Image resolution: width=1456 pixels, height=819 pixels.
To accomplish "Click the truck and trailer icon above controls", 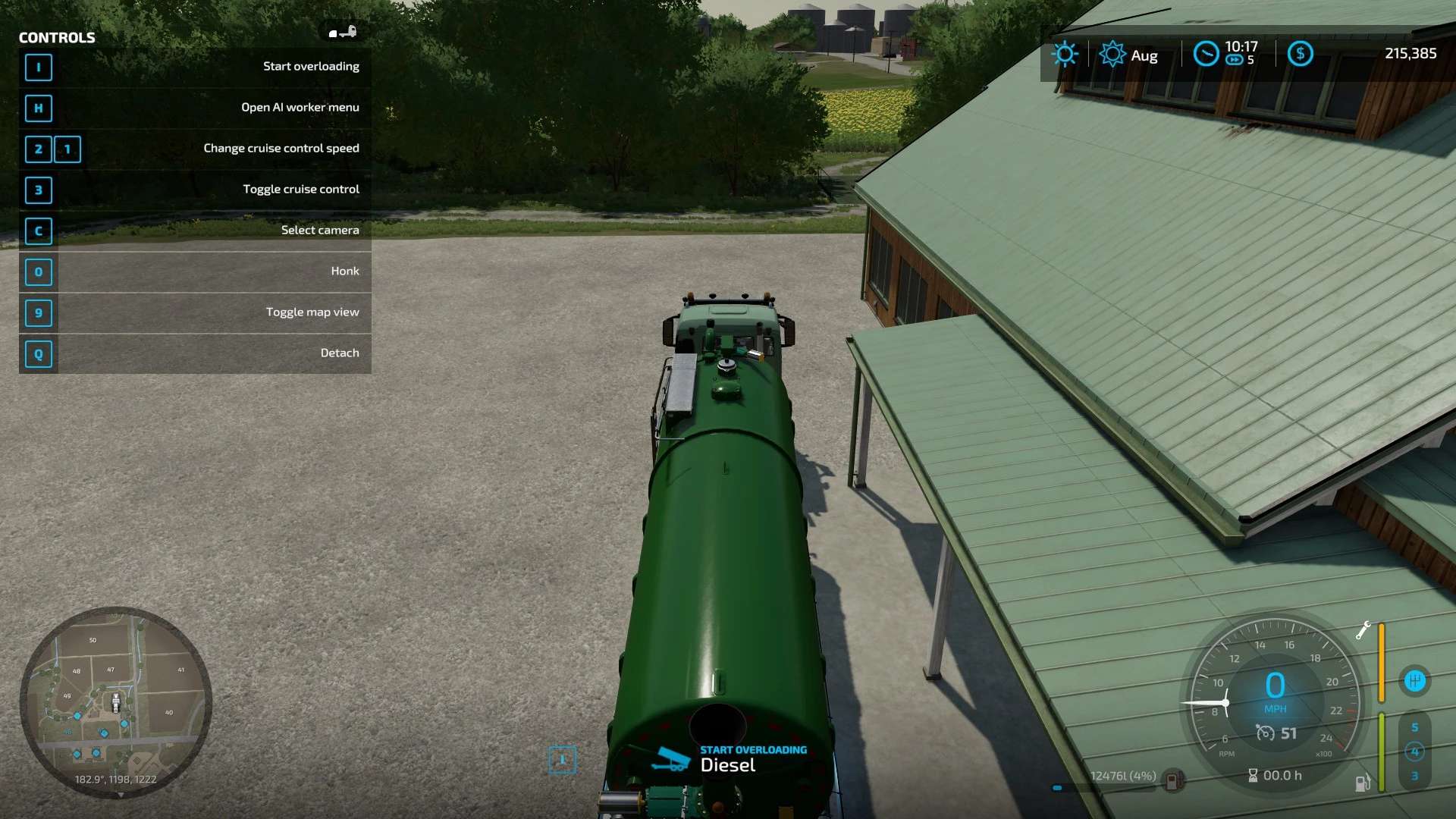I will (343, 32).
